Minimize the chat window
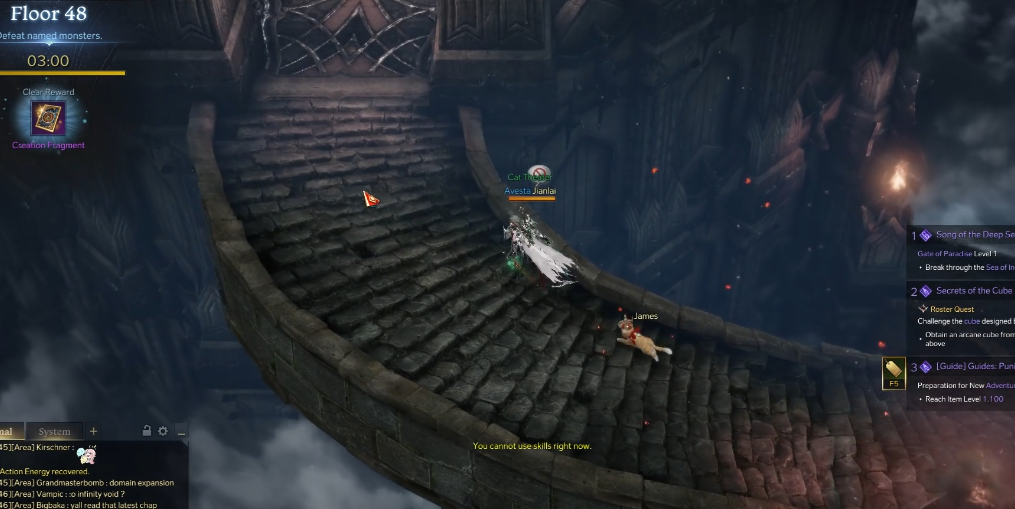 click(x=180, y=432)
